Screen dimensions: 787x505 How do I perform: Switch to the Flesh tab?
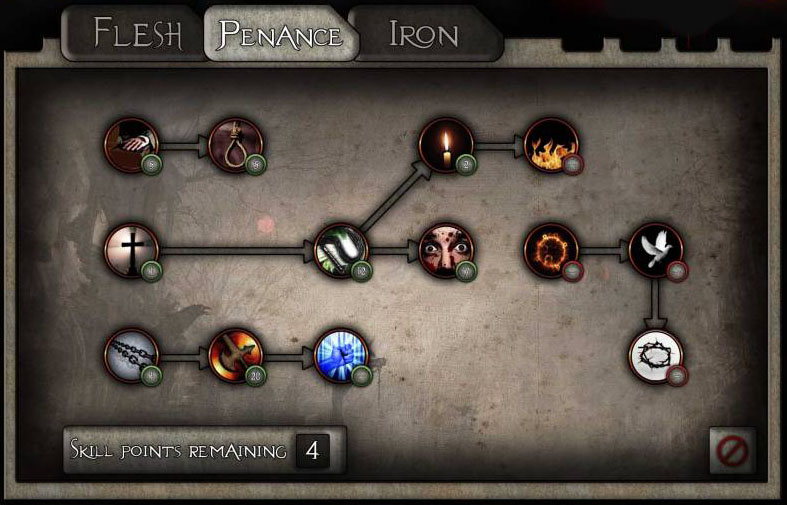click(x=138, y=34)
